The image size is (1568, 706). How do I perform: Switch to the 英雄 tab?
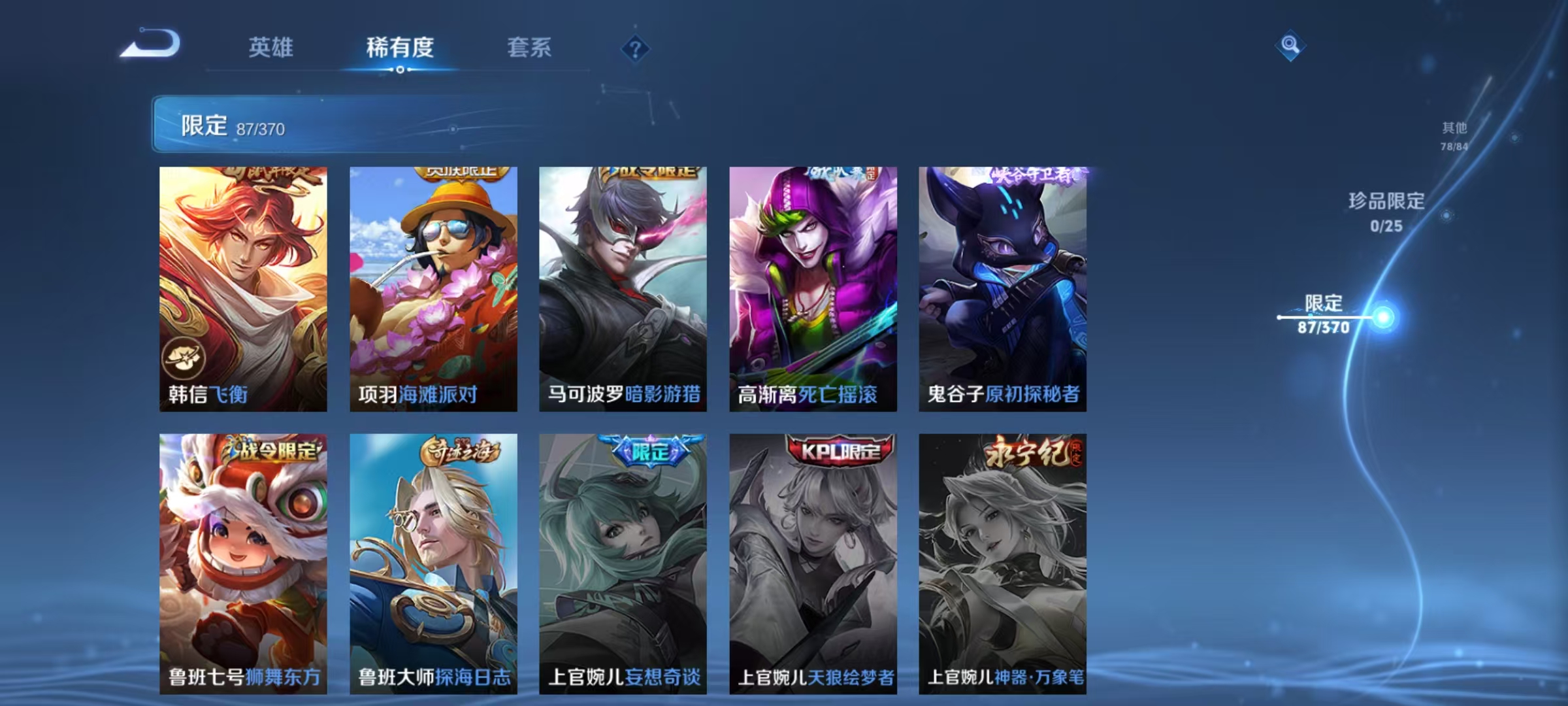[272, 47]
